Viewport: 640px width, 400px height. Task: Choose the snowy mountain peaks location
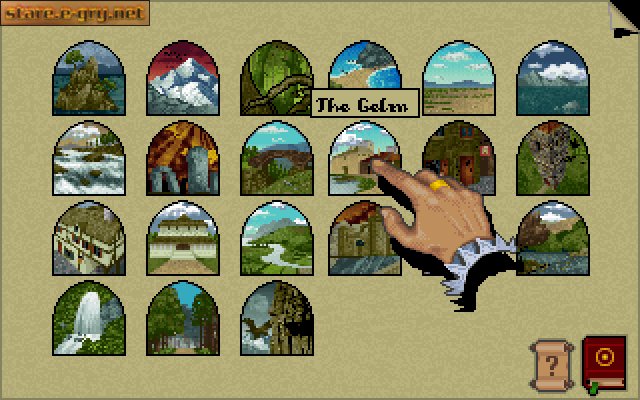click(182, 78)
